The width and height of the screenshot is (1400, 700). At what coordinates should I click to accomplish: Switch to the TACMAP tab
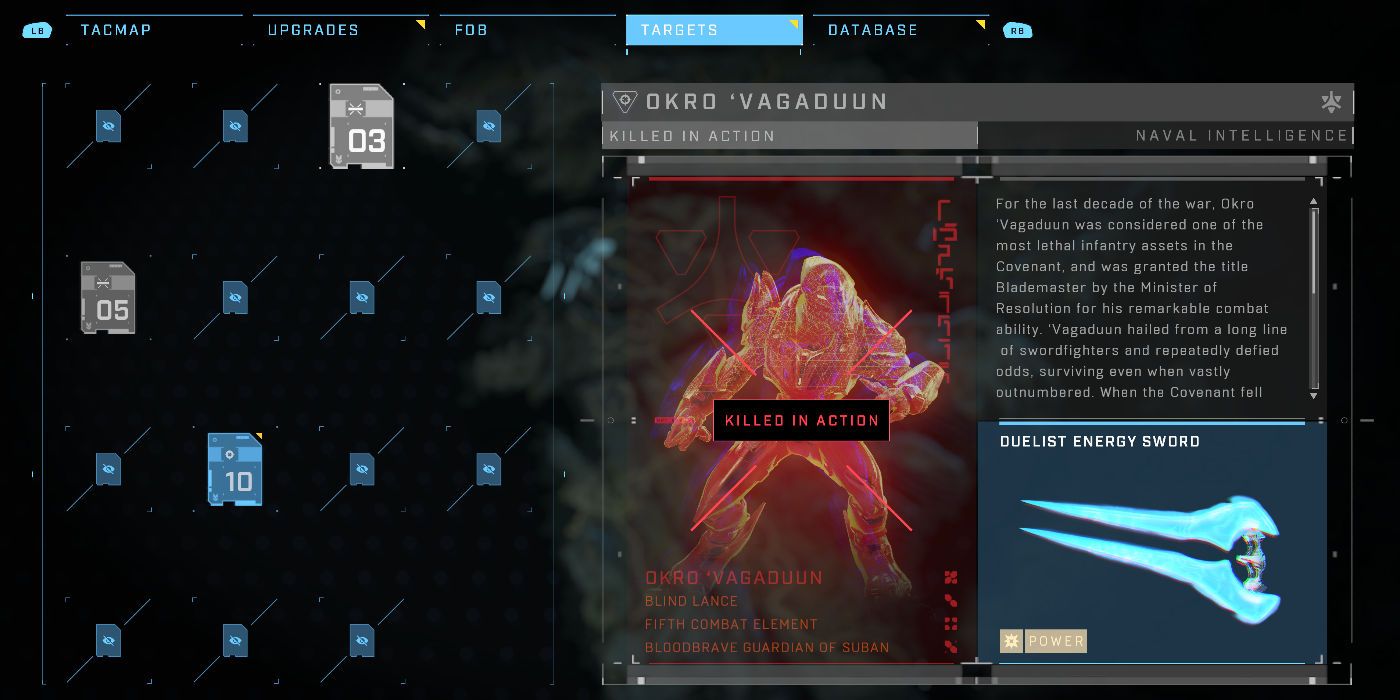tap(115, 30)
